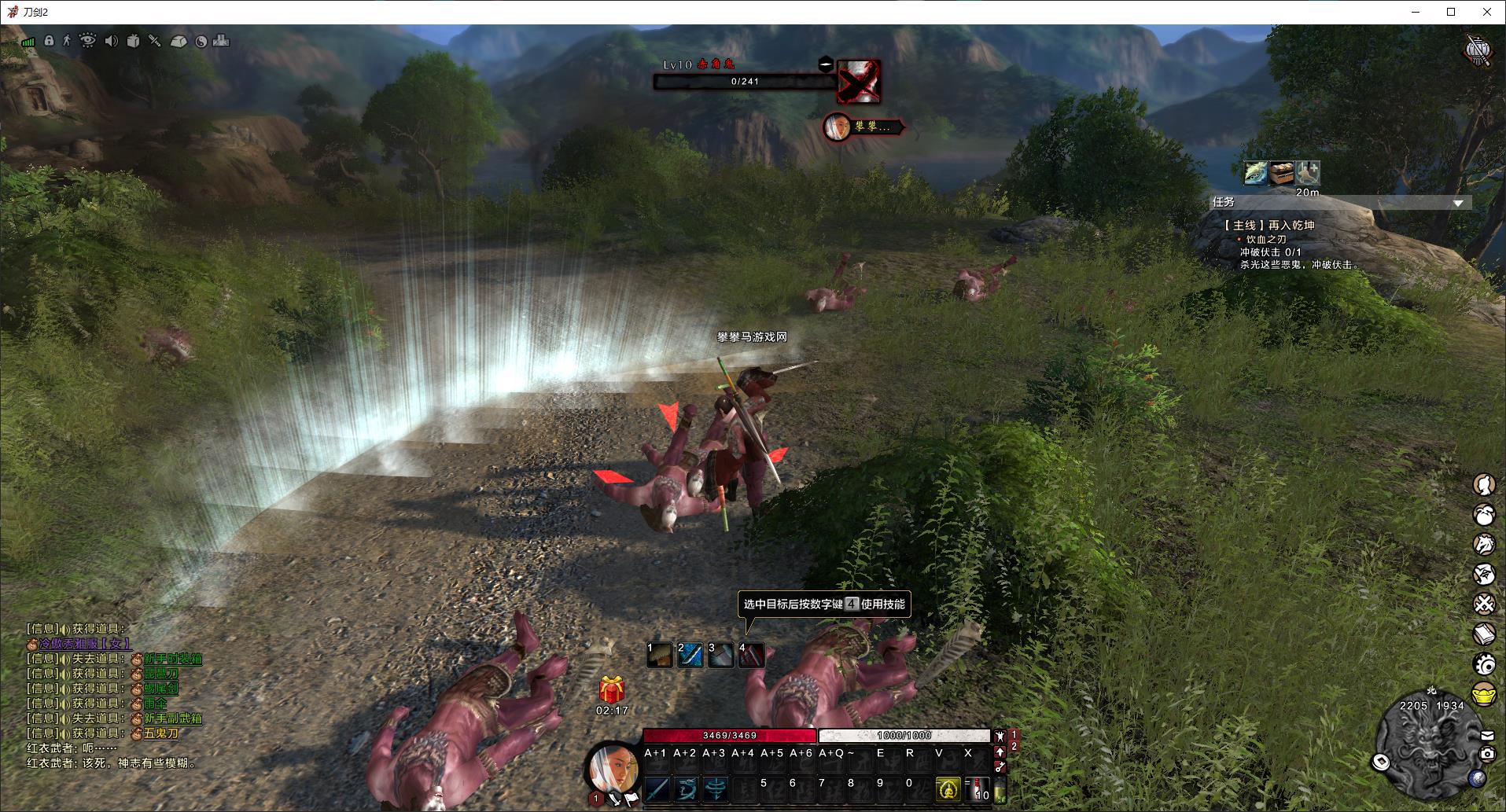1506x812 pixels.
Task: Click the 五鬼刀 item link in chat
Action: coord(160,733)
